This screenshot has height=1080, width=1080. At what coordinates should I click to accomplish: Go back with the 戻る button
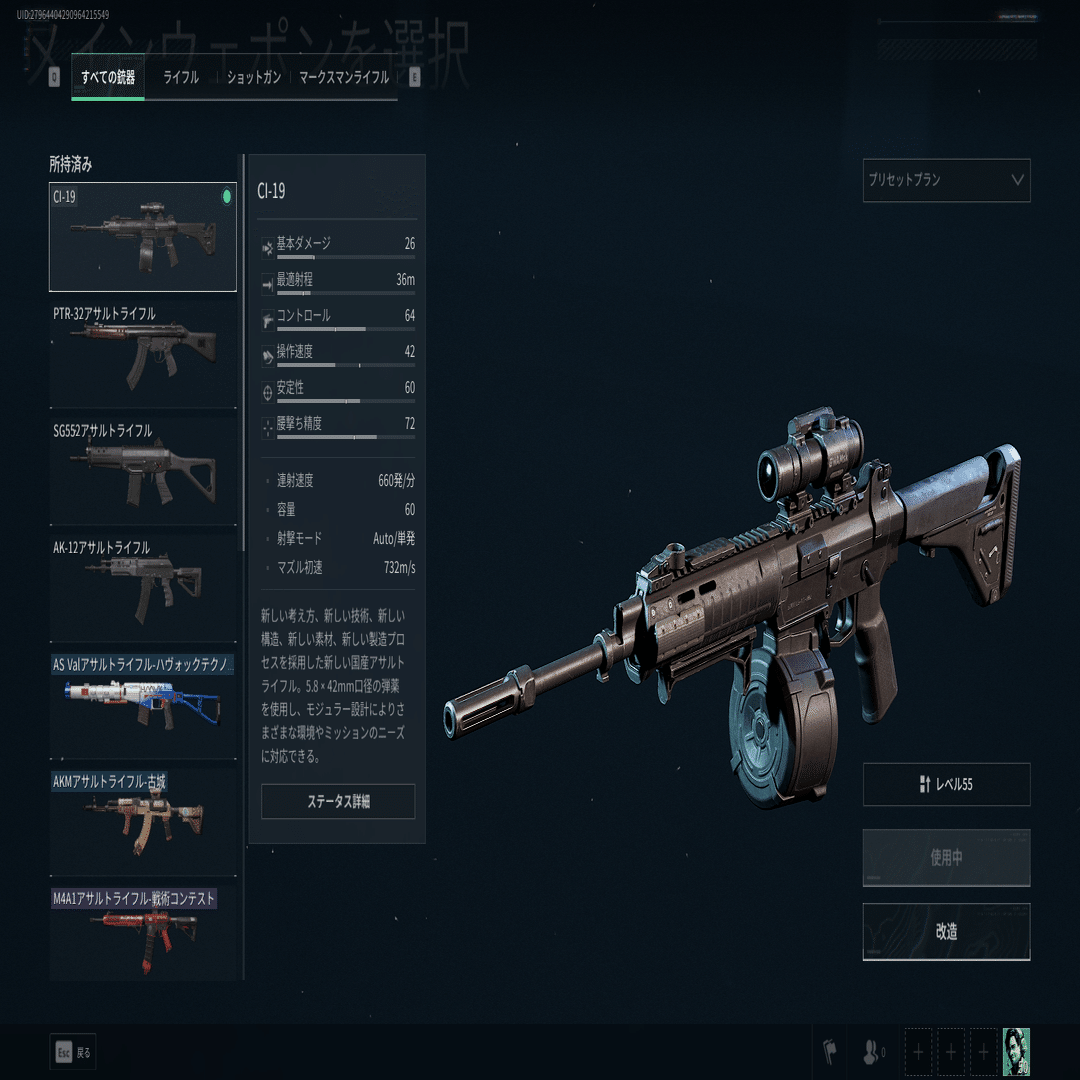coord(73,1052)
